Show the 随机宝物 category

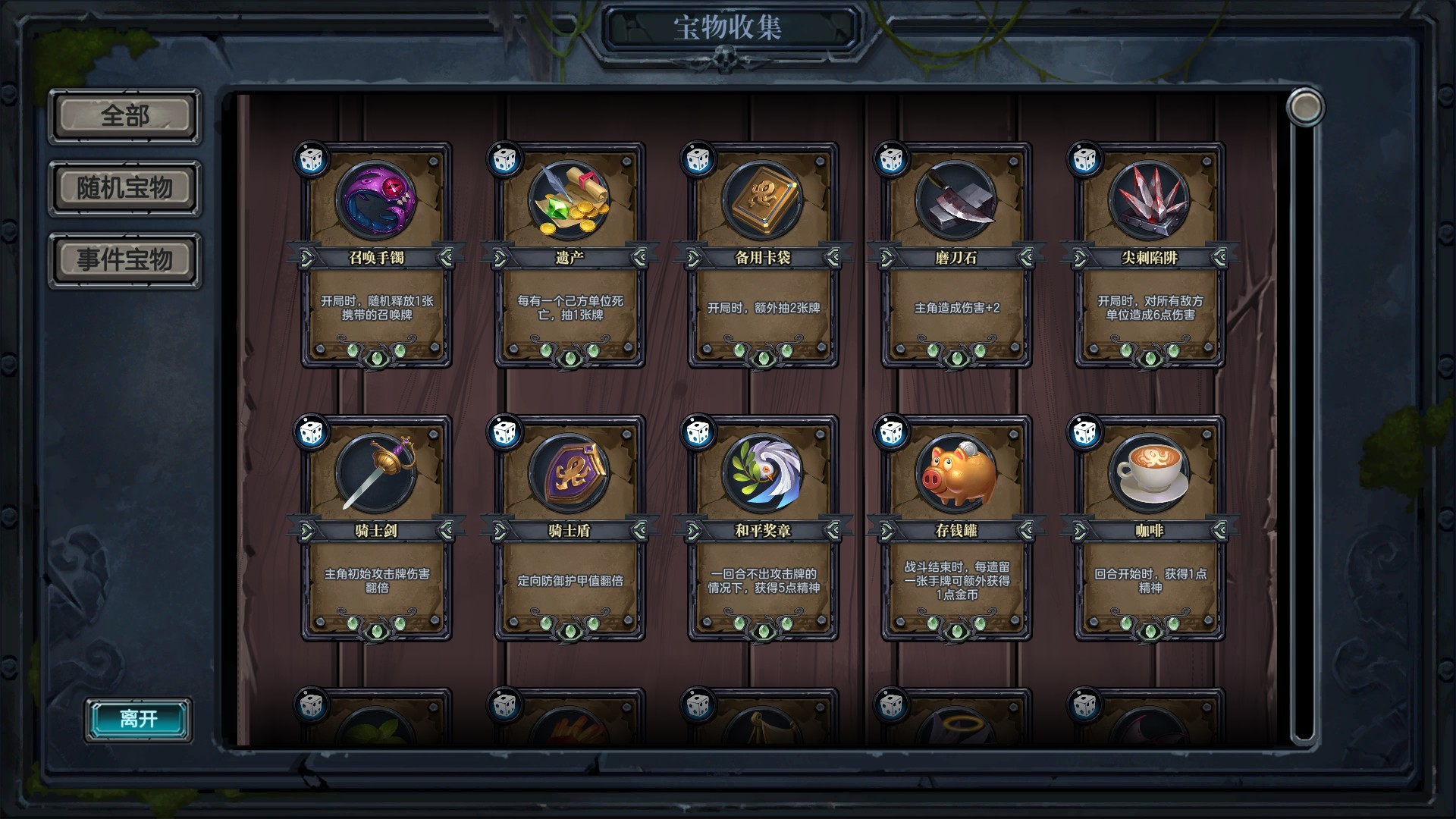pos(124,187)
